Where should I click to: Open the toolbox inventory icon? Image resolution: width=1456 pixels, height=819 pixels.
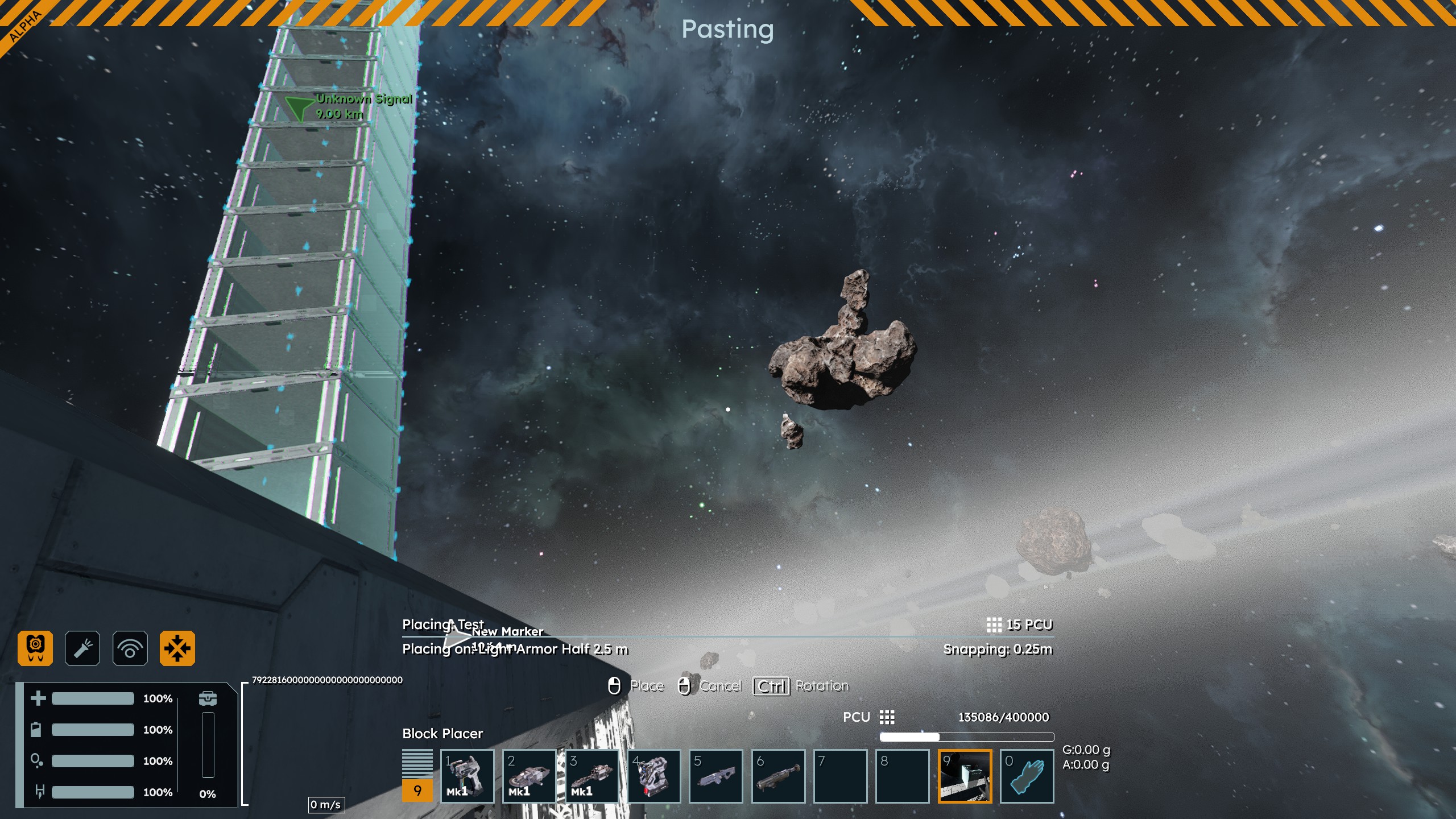pos(208,698)
